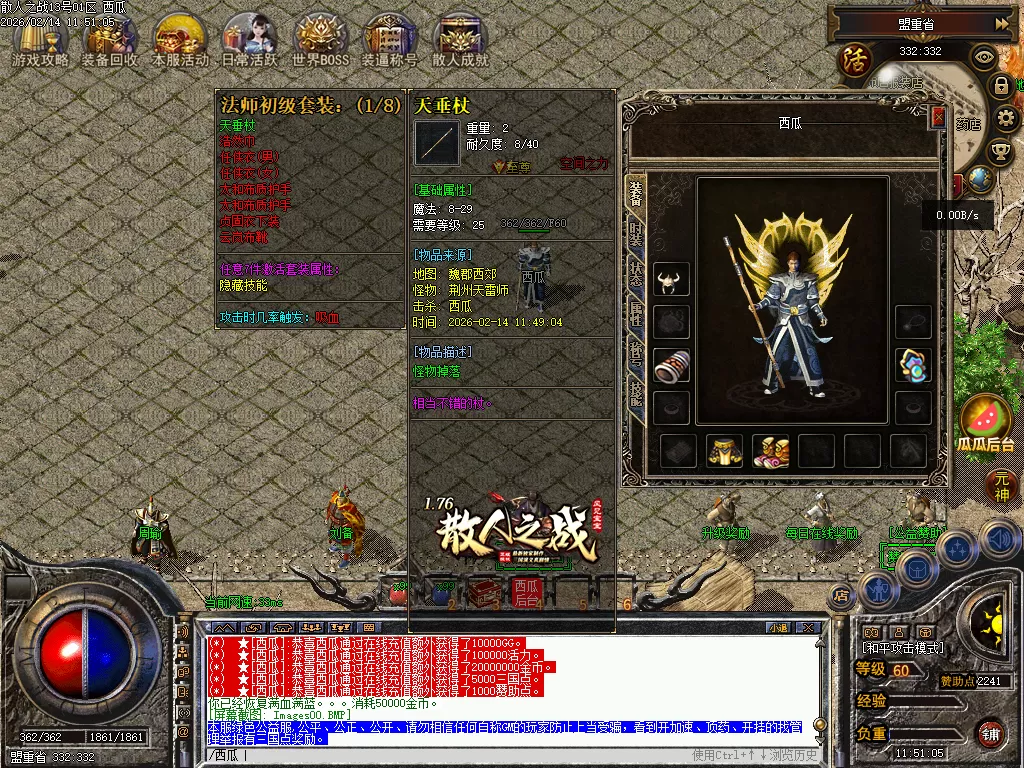Select the equipped striped bracer slot
Screen dimensions: 1024x768
[x=671, y=365]
